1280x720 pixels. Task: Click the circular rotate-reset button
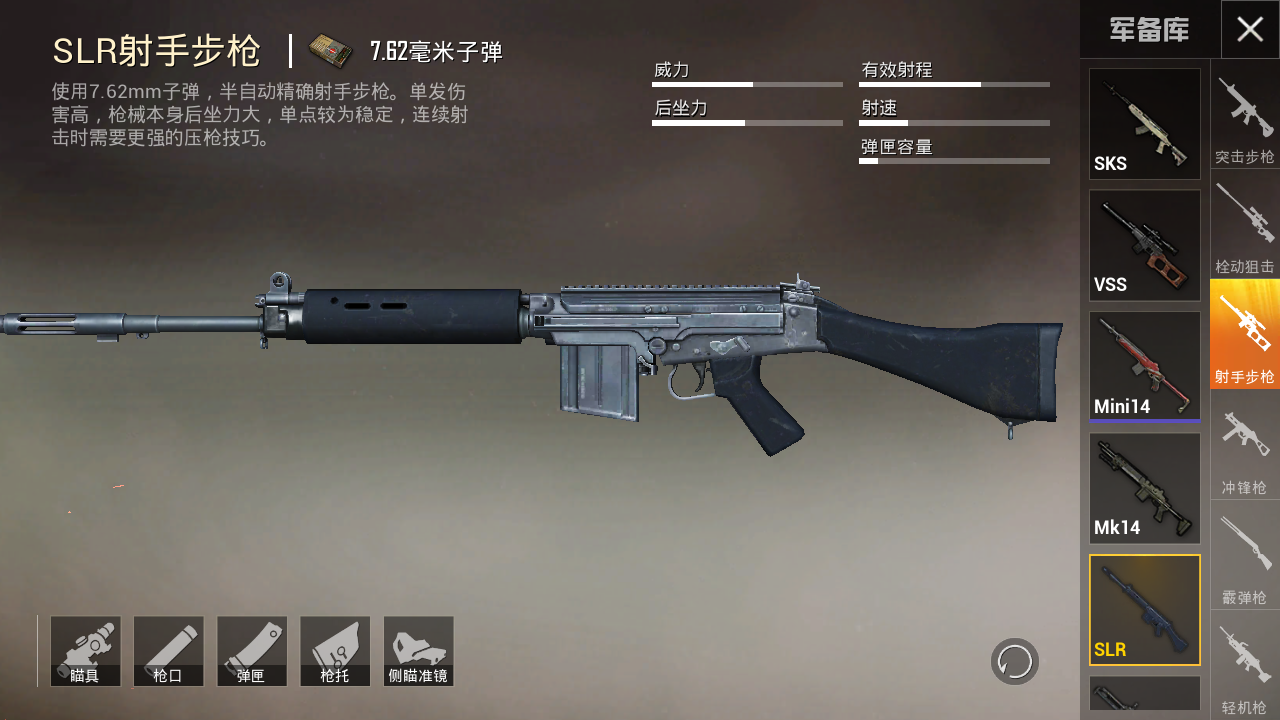[x=1015, y=661]
